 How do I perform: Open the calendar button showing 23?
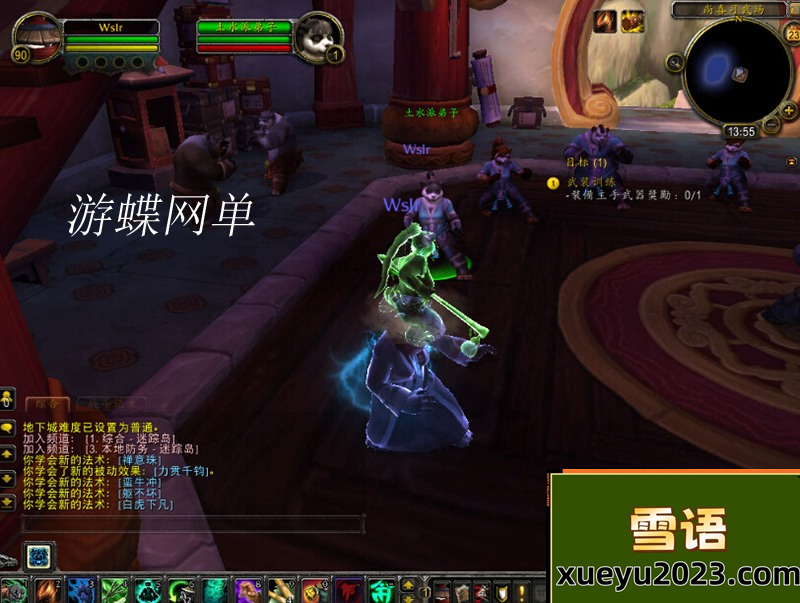coord(792,35)
